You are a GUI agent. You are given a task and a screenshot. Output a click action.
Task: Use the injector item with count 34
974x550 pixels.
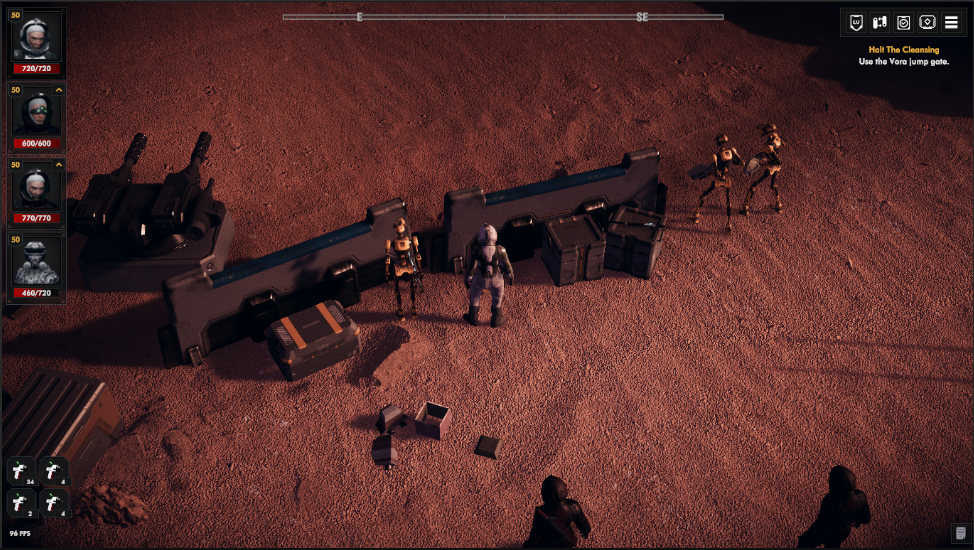click(23, 472)
